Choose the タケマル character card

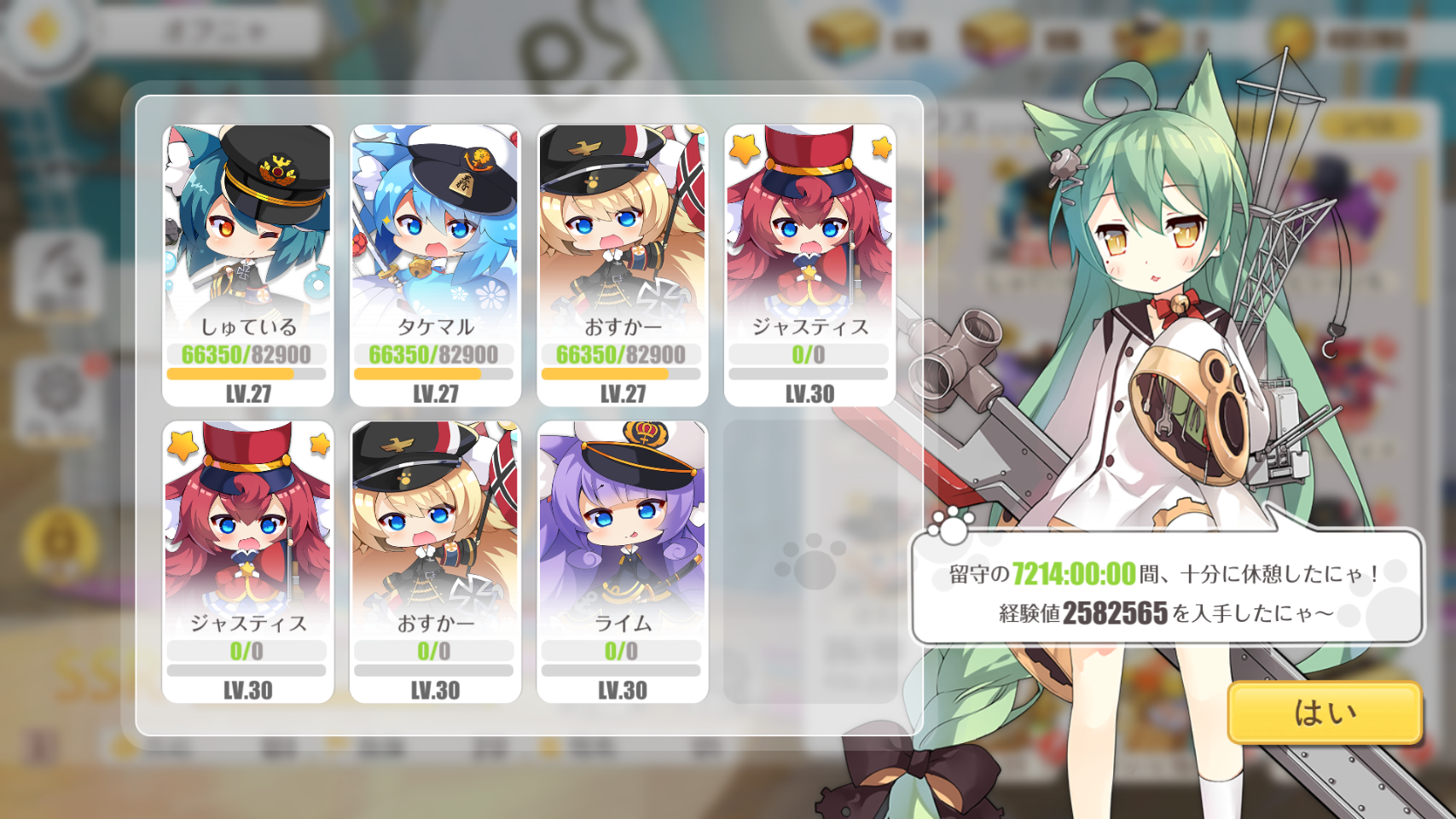(x=435, y=265)
